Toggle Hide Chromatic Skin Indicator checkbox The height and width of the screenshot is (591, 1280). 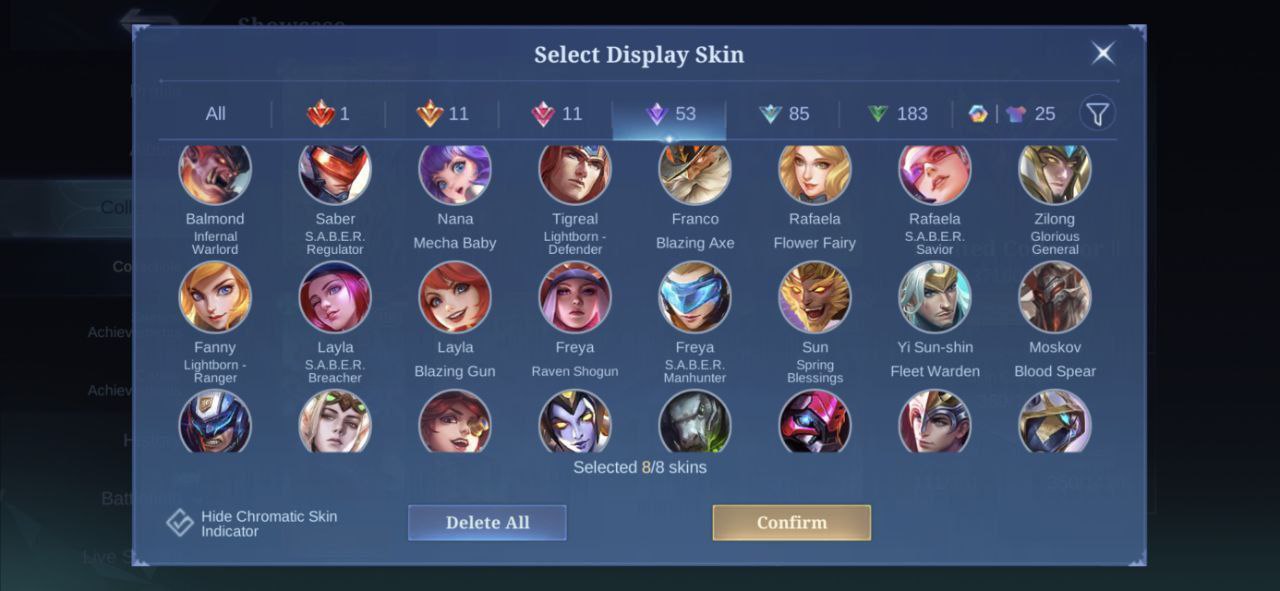[x=180, y=523]
